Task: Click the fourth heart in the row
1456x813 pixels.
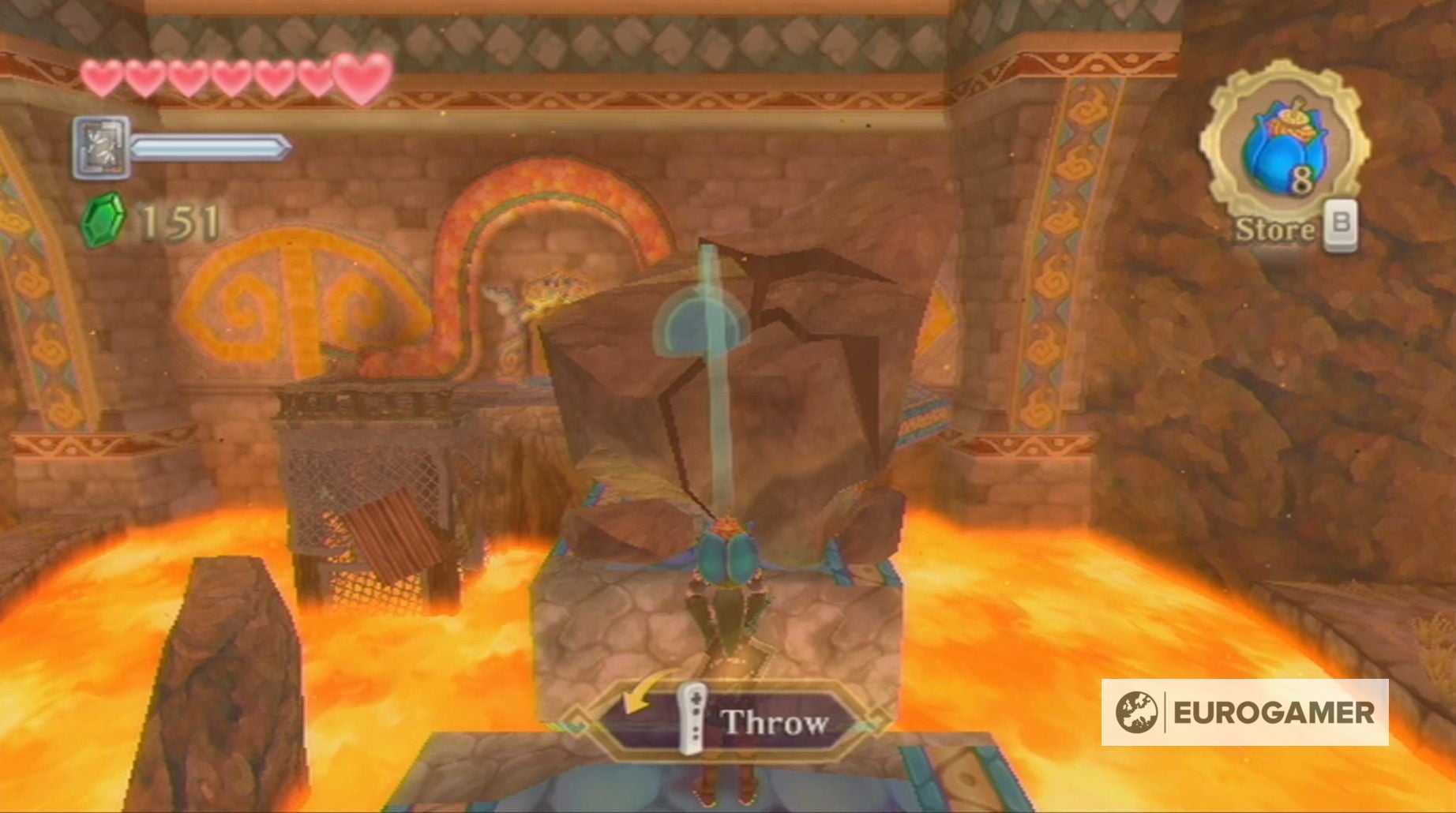Action: point(231,77)
